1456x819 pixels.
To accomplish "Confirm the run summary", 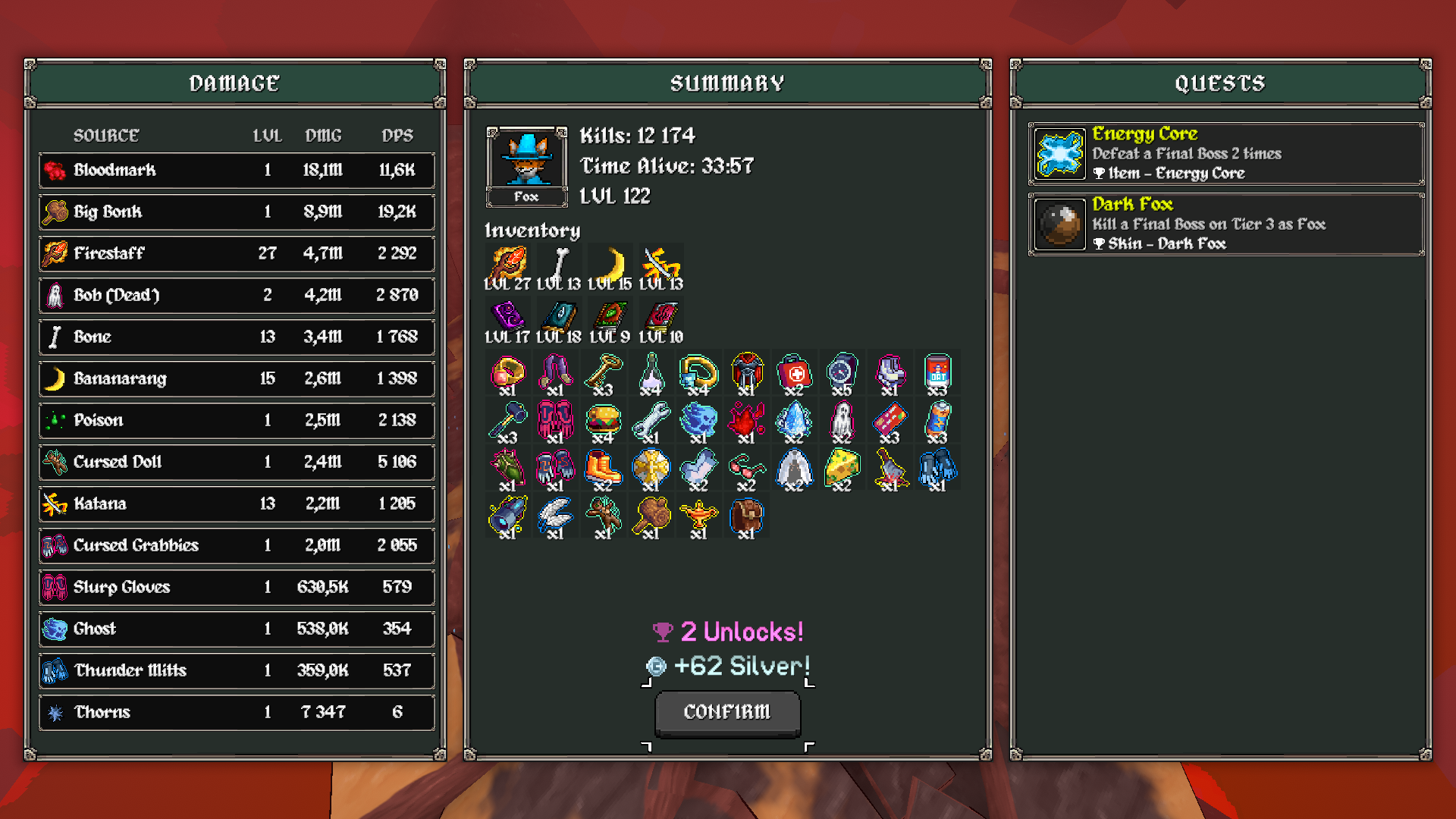I will 727,712.
